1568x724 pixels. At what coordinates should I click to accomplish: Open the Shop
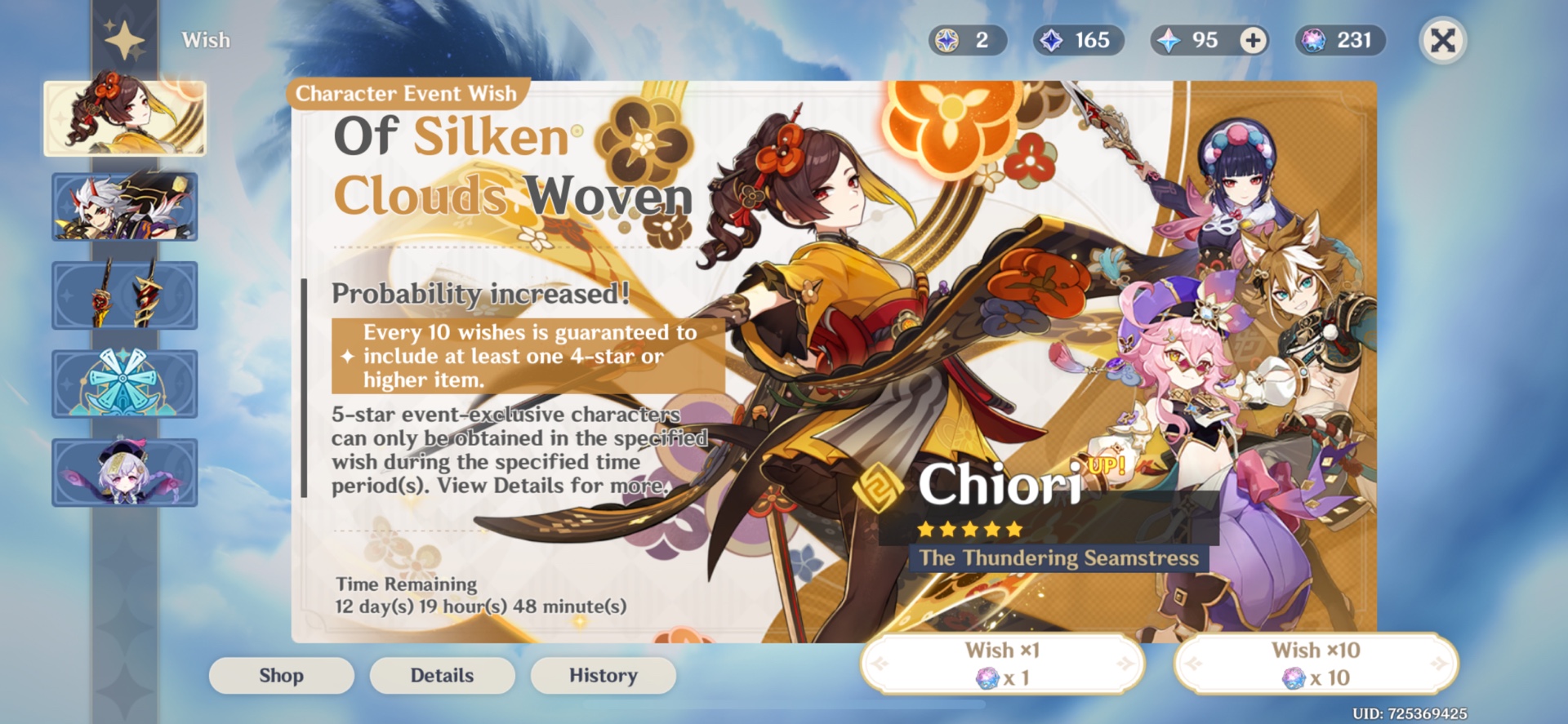click(x=281, y=675)
